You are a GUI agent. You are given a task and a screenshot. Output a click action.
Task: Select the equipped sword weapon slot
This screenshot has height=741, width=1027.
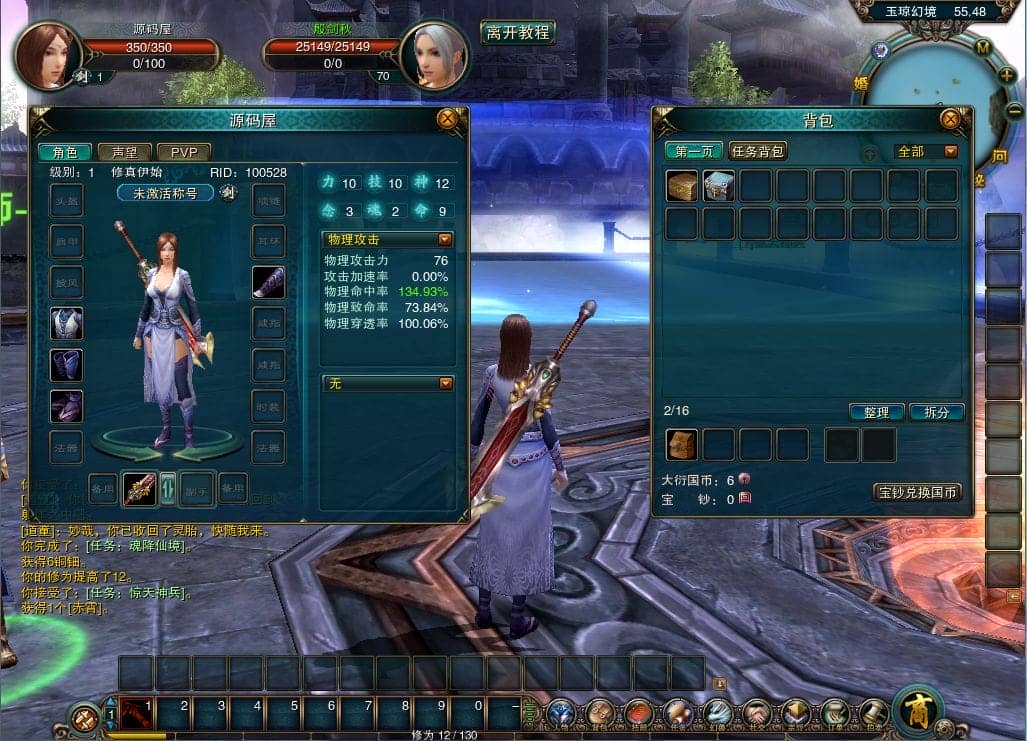pyautogui.click(x=139, y=488)
